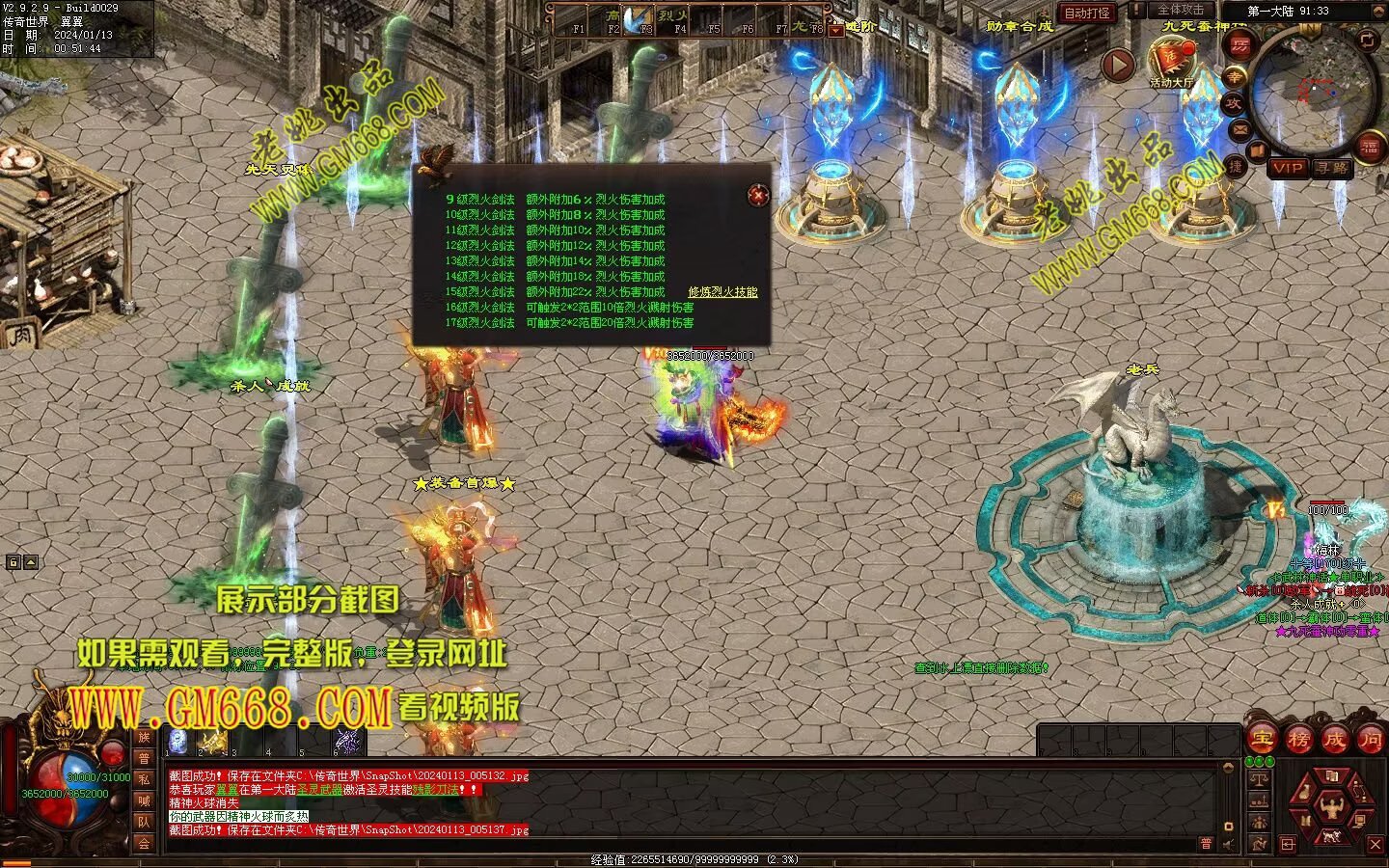Close the 烈火剑法 info popup

[759, 196]
